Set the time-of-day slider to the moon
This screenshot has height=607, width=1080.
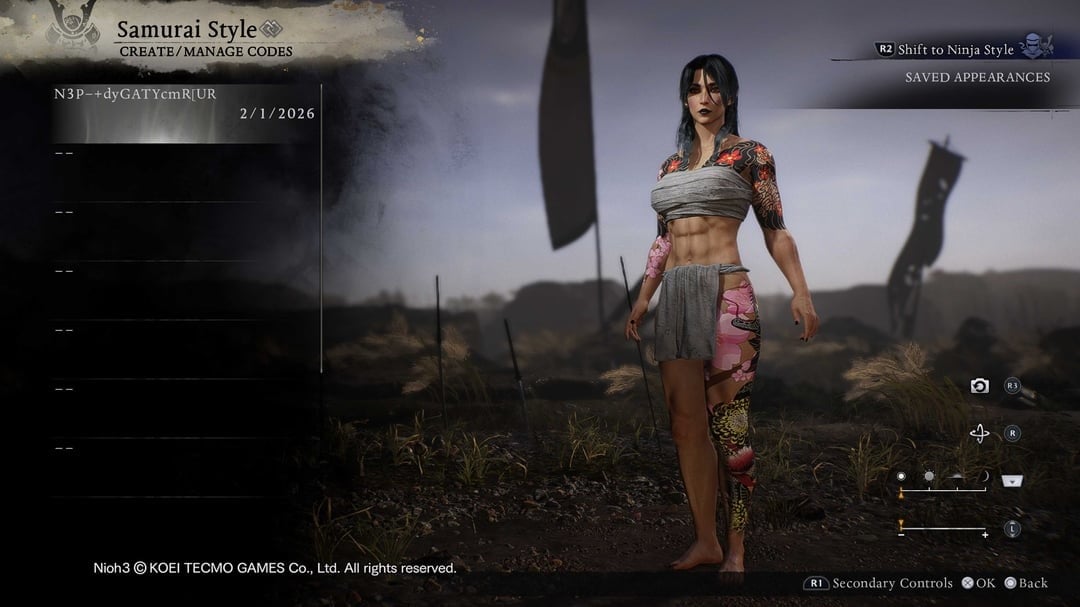[x=984, y=478]
